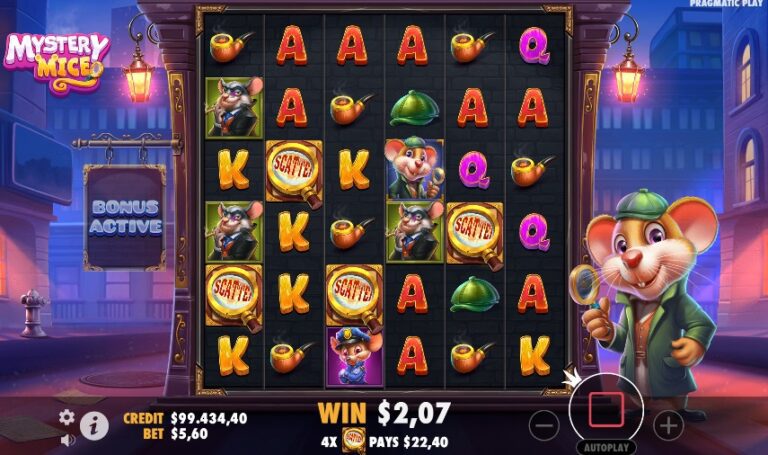
Task: Stop the spin with the red square button
Action: tap(606, 410)
